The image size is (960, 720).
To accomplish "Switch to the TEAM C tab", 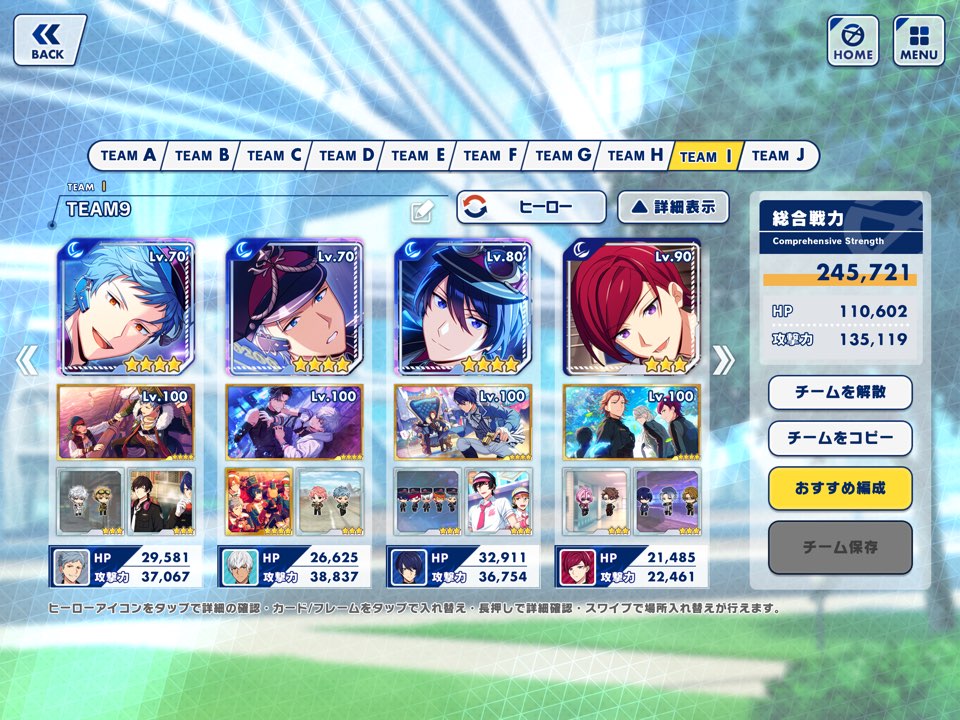I will pyautogui.click(x=274, y=155).
